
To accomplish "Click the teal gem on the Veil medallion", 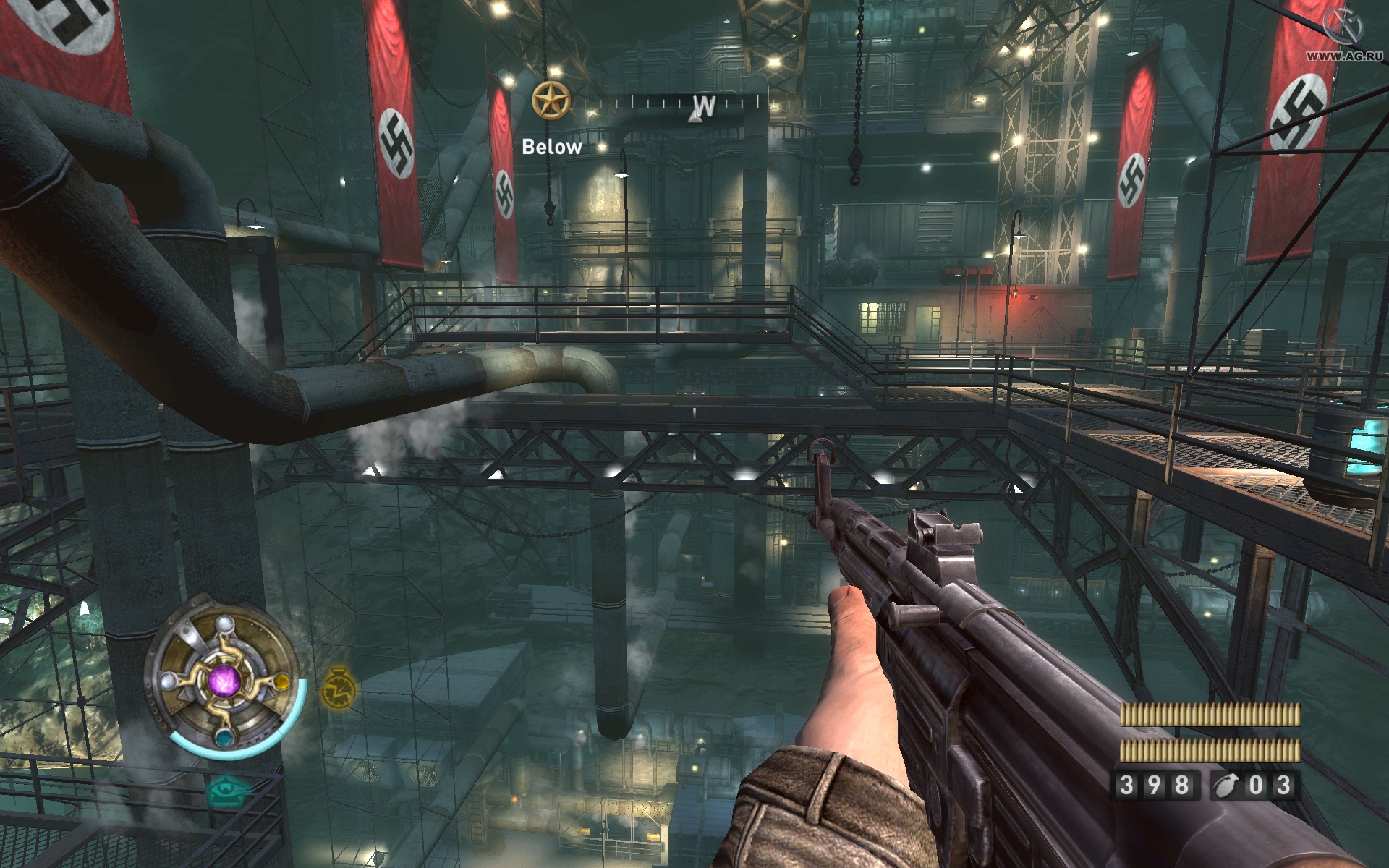I will click(225, 739).
